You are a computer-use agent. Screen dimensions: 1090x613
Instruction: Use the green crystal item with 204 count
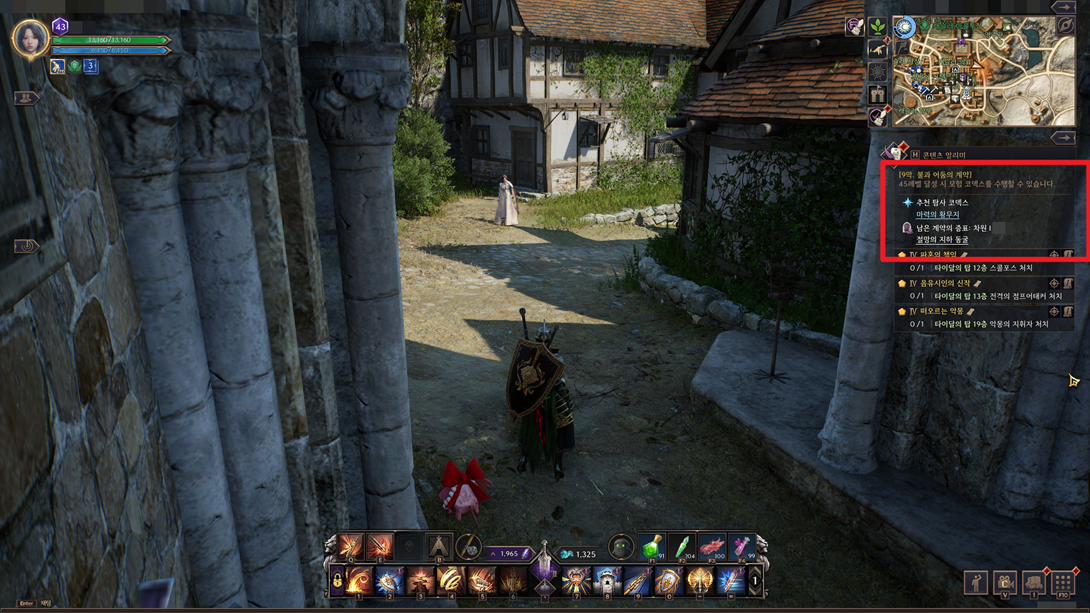pos(681,547)
